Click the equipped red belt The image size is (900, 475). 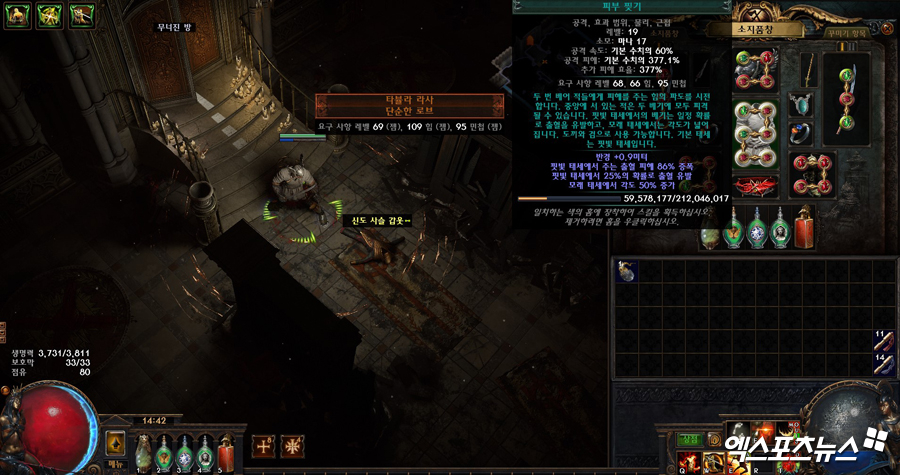click(757, 184)
